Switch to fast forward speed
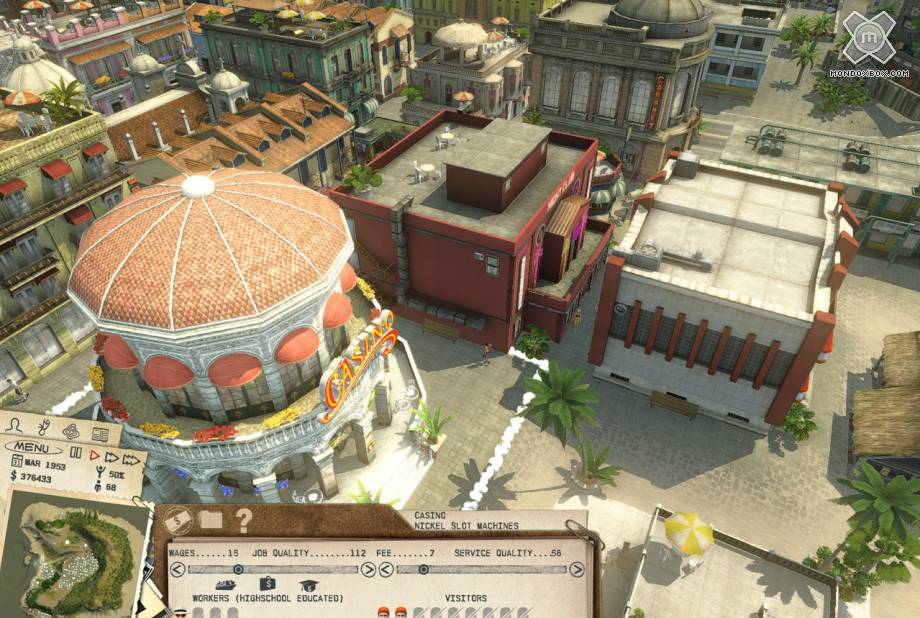Viewport: 920px width, 618px height. coord(111,456)
